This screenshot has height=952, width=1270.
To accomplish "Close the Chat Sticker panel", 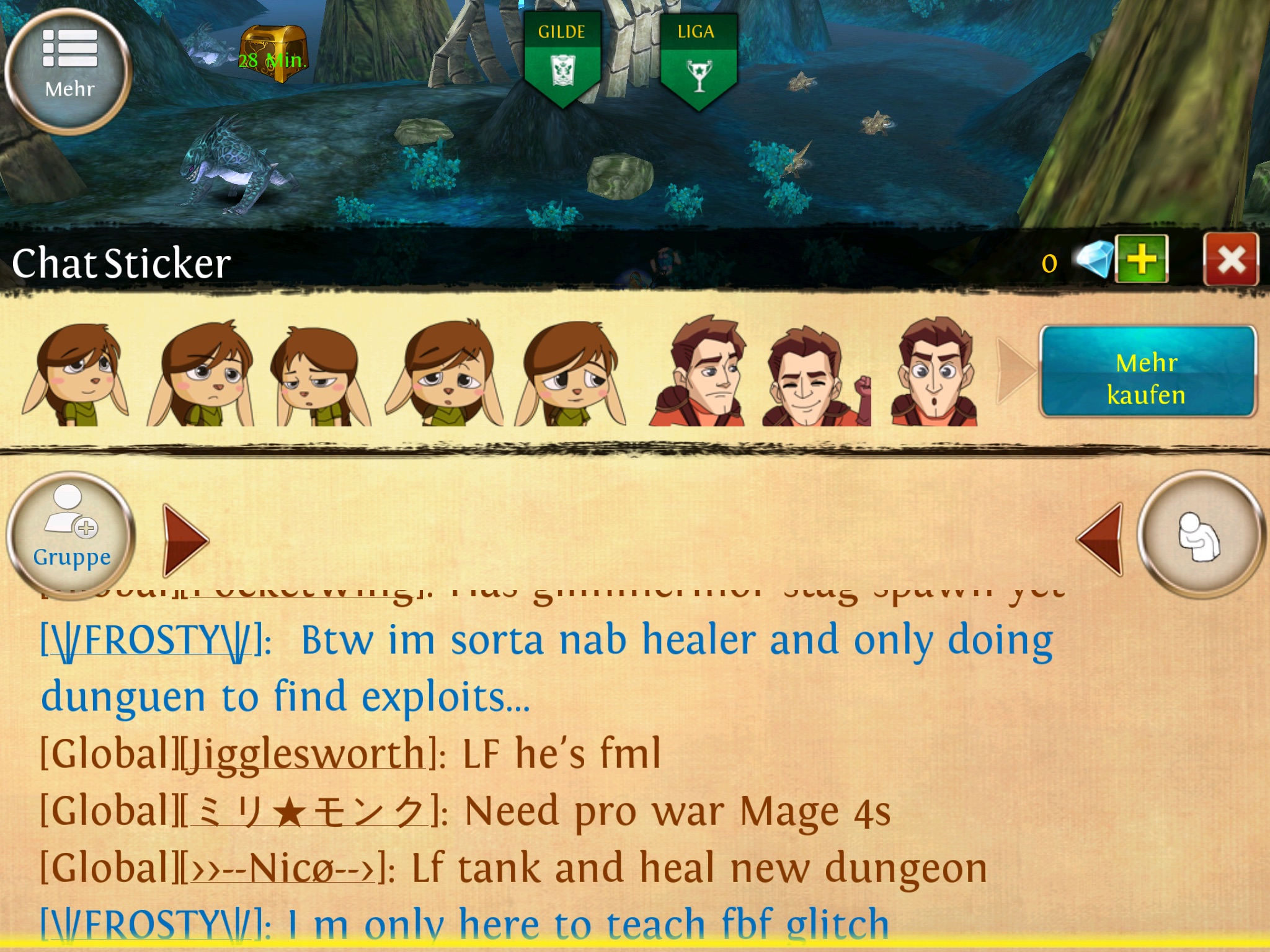I will pyautogui.click(x=1230, y=260).
